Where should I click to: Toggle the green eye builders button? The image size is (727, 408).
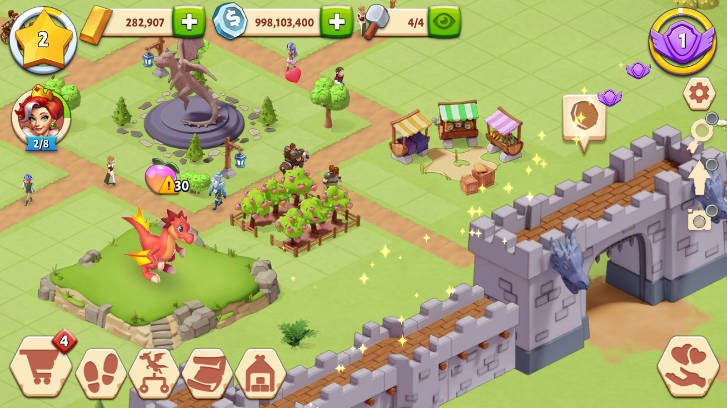pyautogui.click(x=444, y=20)
